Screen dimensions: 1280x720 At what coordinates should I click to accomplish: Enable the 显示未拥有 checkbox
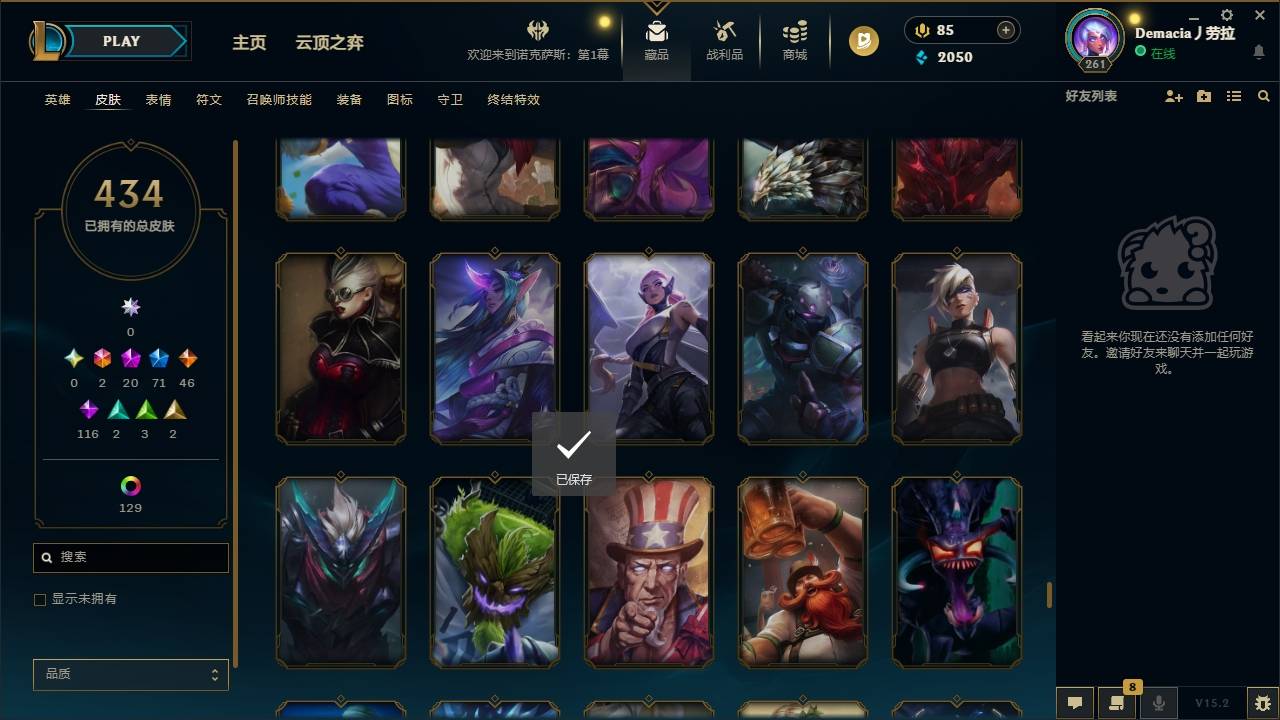(x=40, y=599)
